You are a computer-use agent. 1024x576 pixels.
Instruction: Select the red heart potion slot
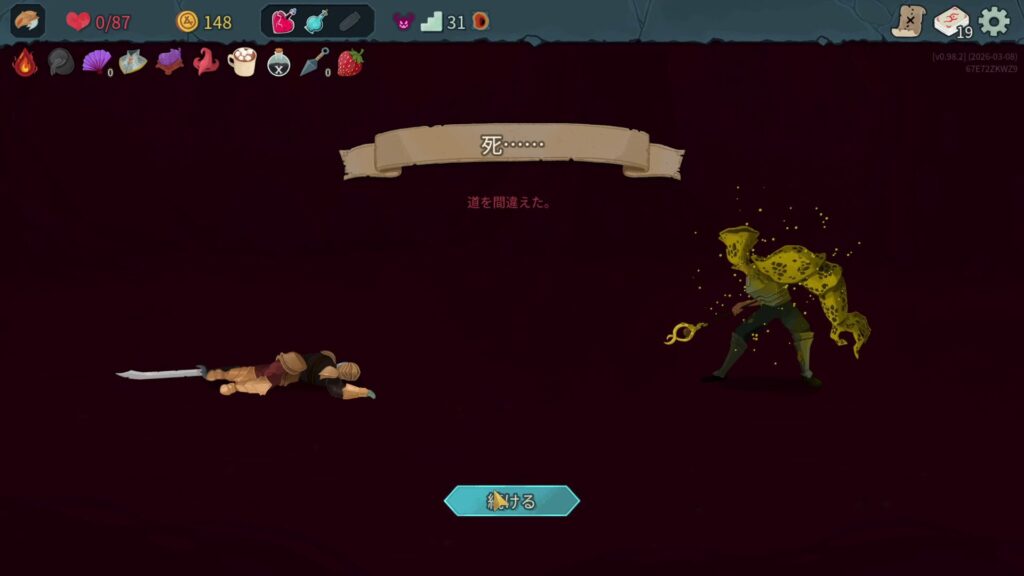click(x=284, y=21)
